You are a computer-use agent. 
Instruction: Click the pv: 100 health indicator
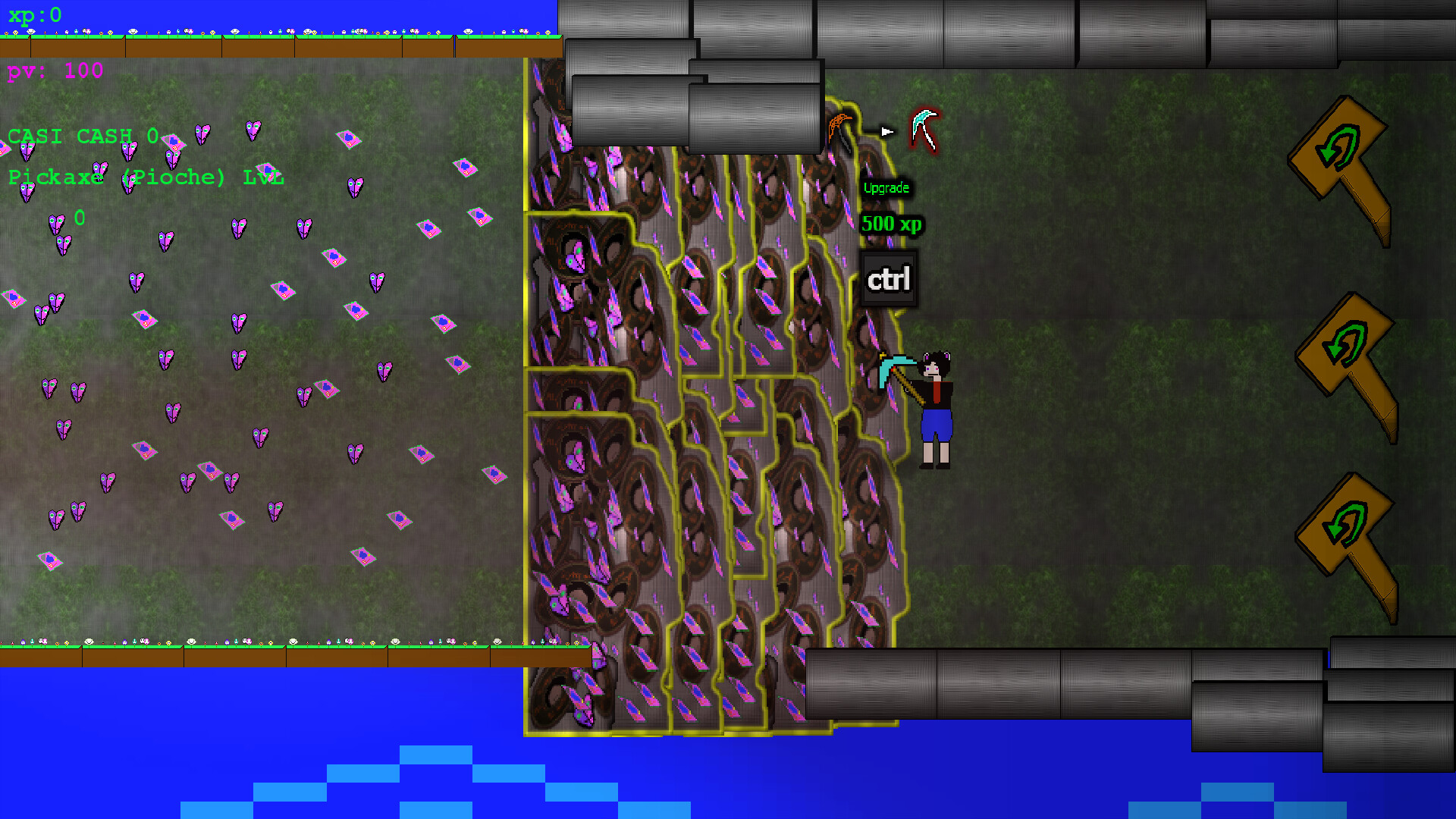pyautogui.click(x=53, y=72)
